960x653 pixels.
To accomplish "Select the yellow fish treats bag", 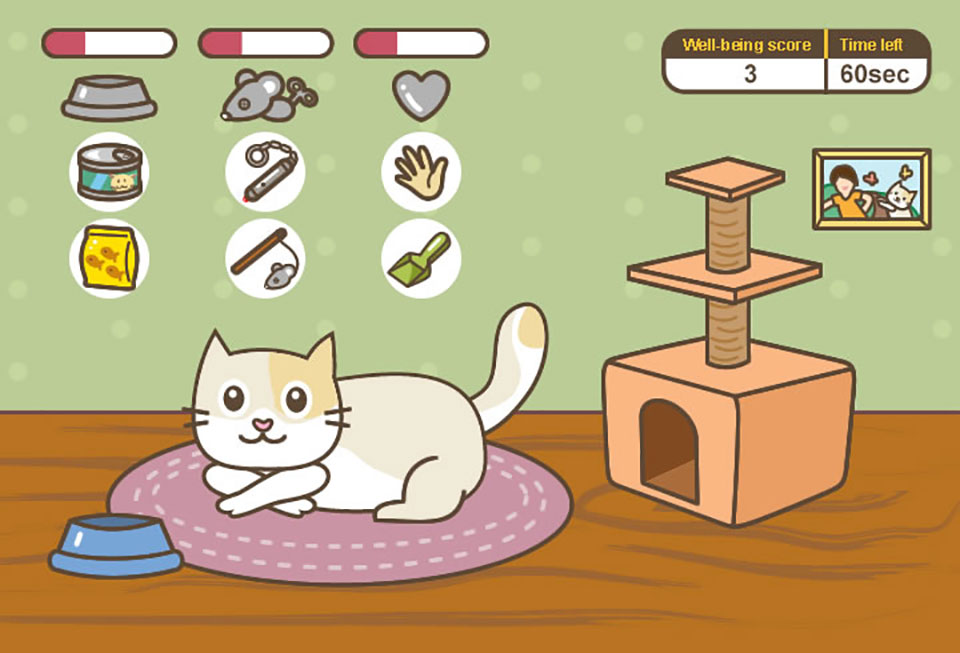I will click(109, 258).
